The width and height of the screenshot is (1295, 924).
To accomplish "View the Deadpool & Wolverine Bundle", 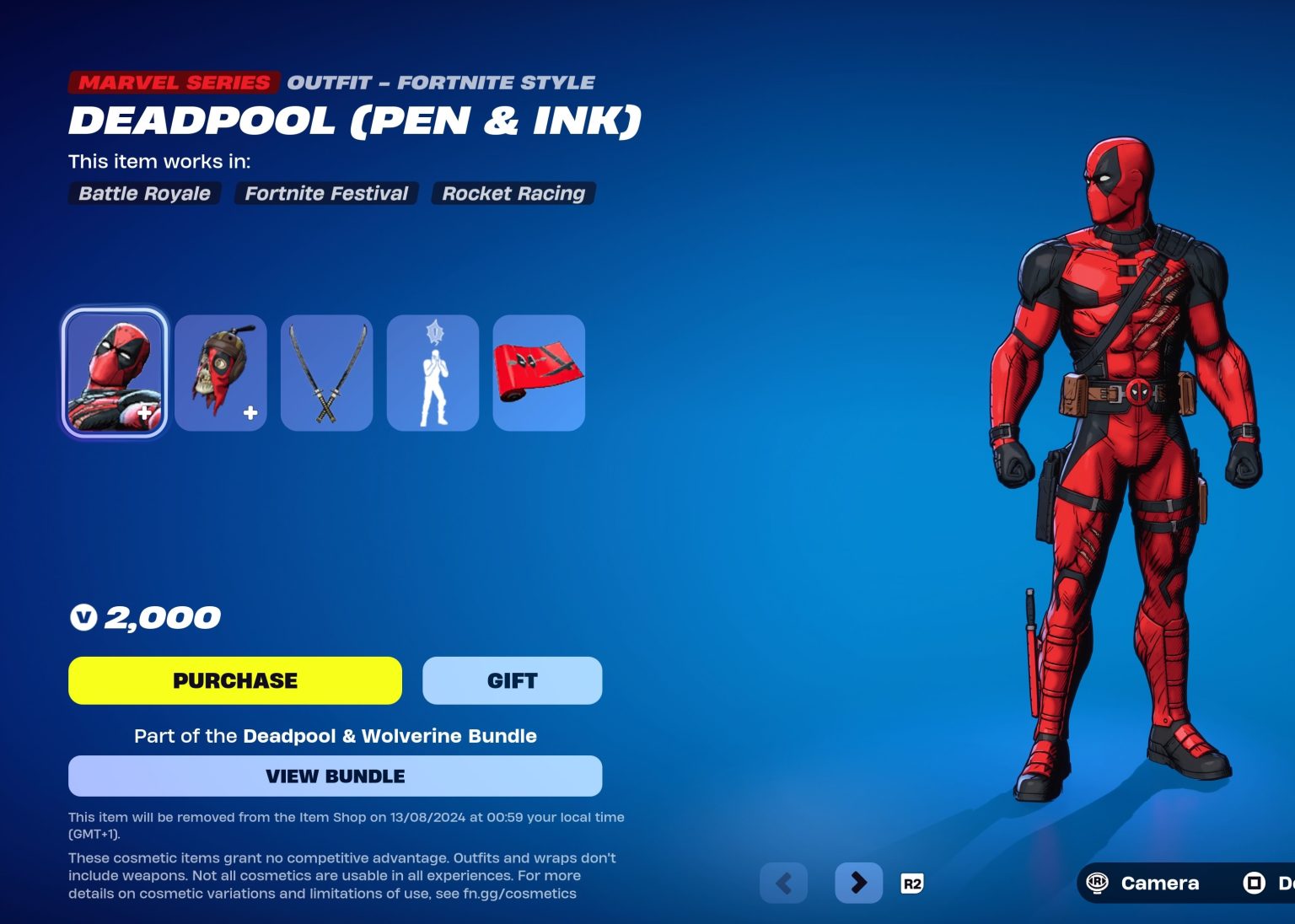I will (335, 776).
